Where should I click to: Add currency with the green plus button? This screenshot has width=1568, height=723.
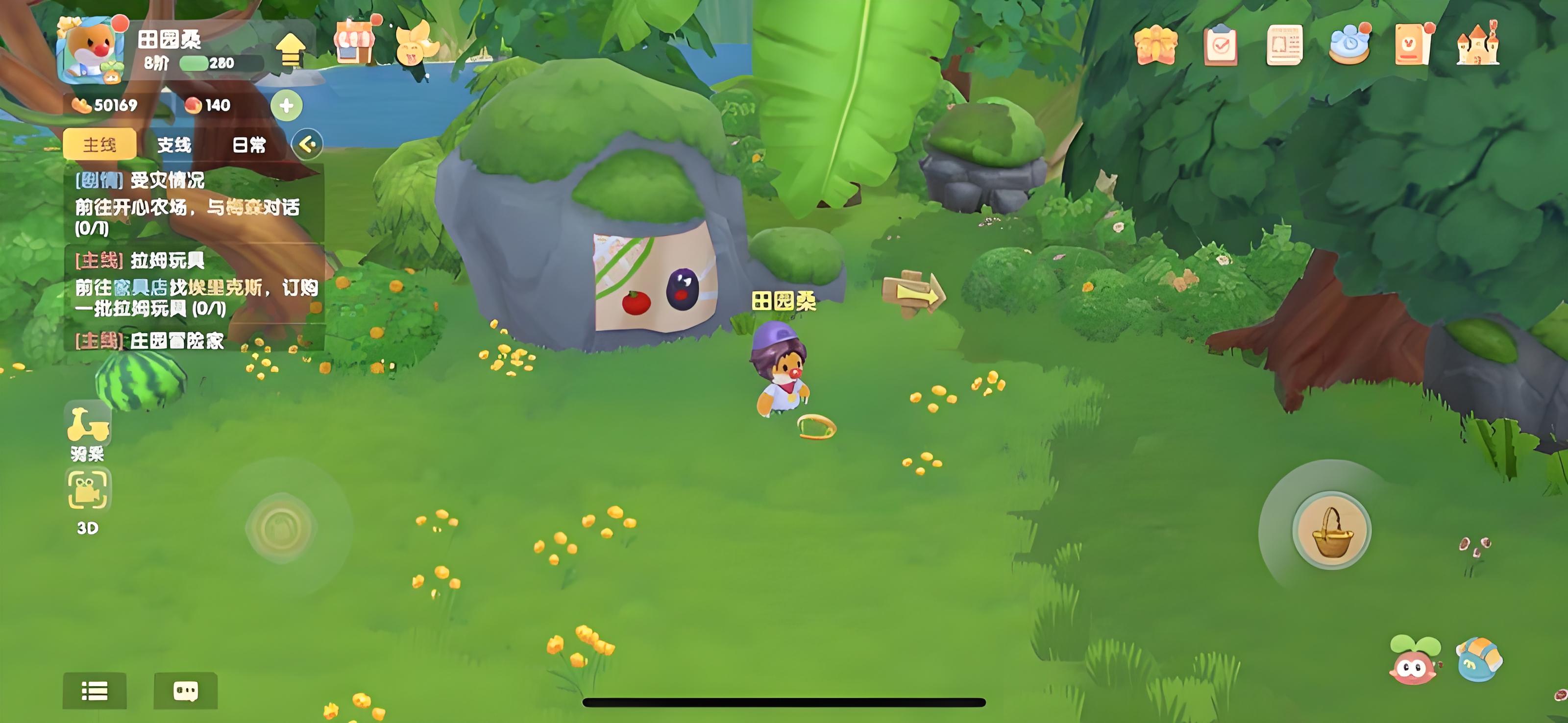286,106
